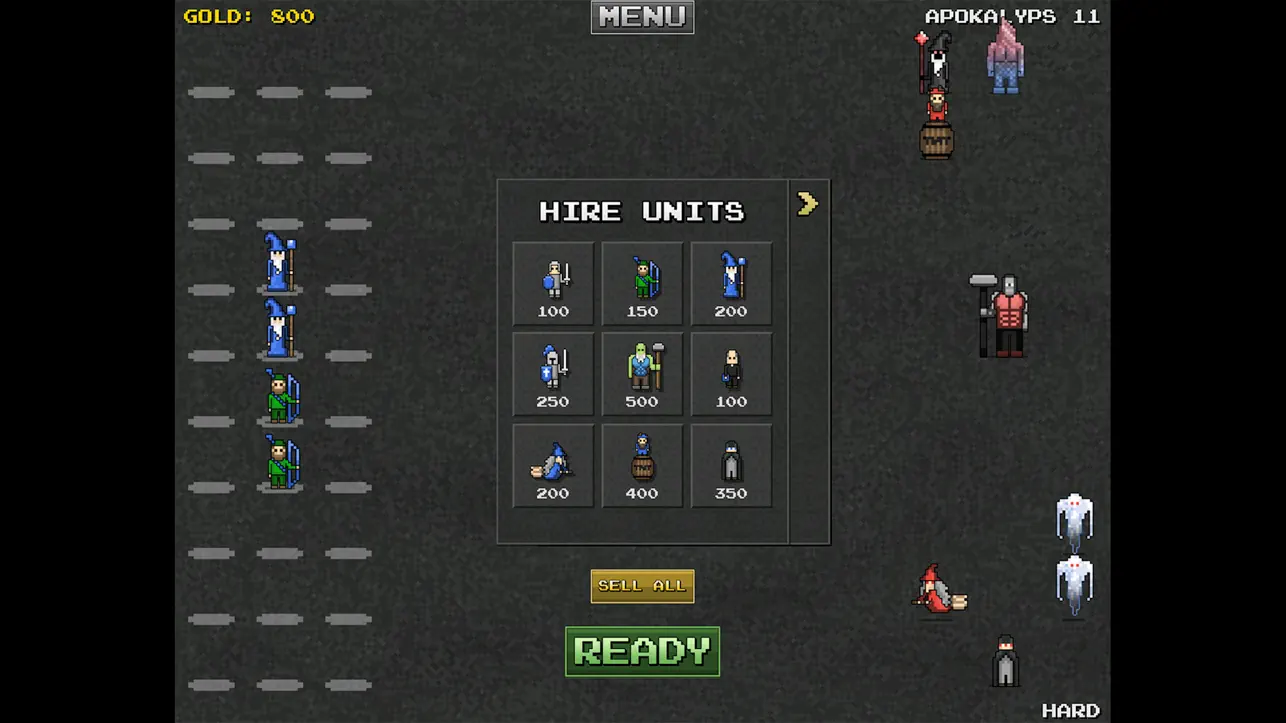Hire the hammer-wielding elder for 500 gold
Image resolution: width=1286 pixels, height=723 pixels.
point(642,373)
